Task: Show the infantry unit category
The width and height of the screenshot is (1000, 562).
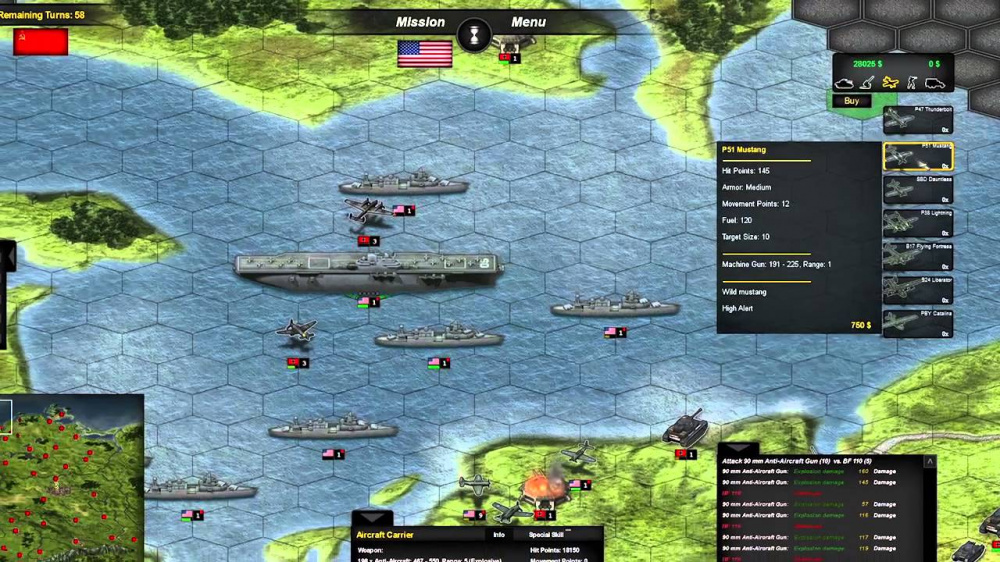Action: pos(911,82)
